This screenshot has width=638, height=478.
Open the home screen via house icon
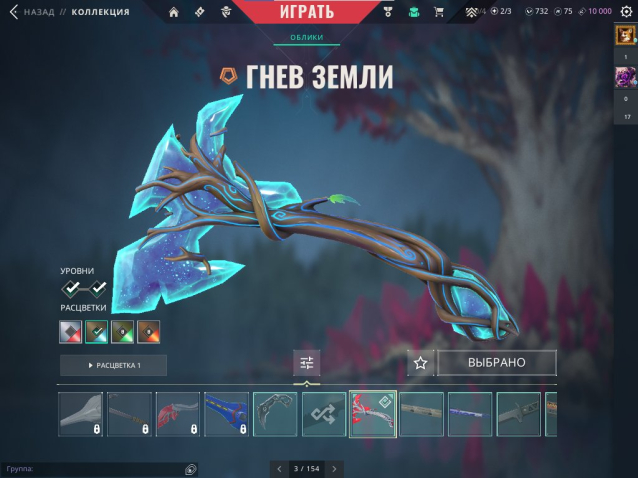(174, 12)
